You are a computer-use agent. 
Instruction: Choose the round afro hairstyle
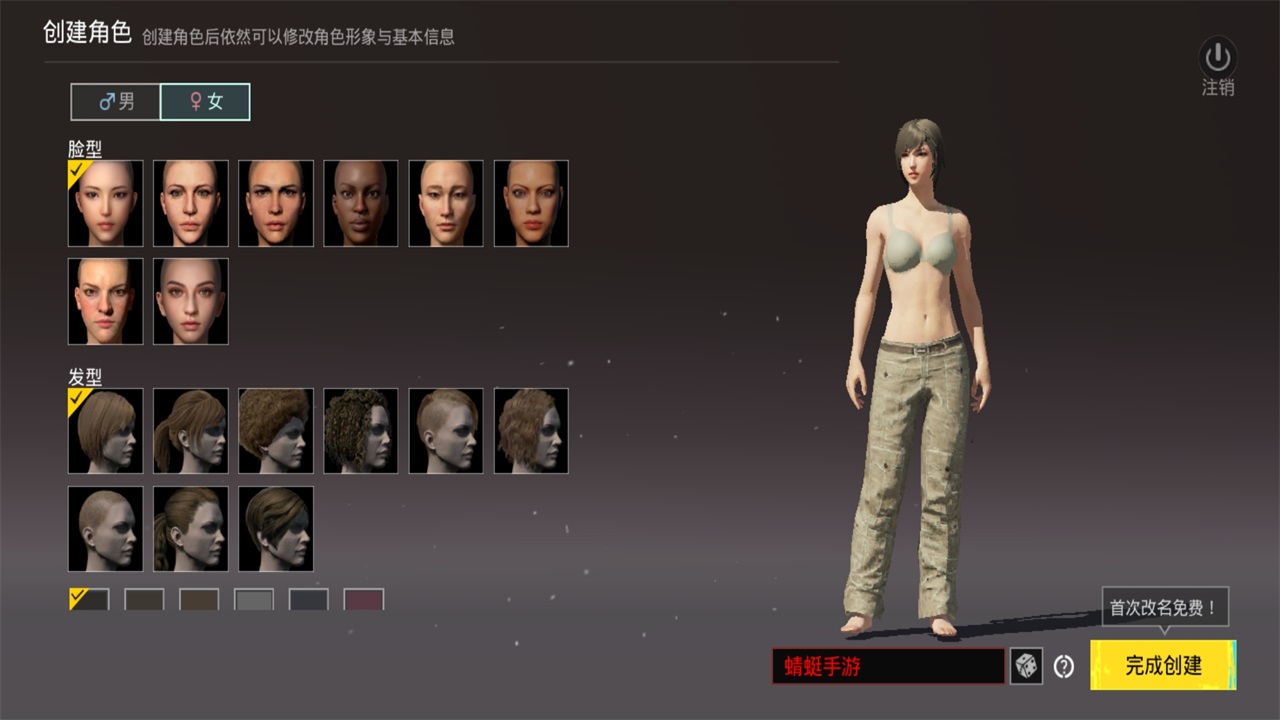[x=276, y=431]
